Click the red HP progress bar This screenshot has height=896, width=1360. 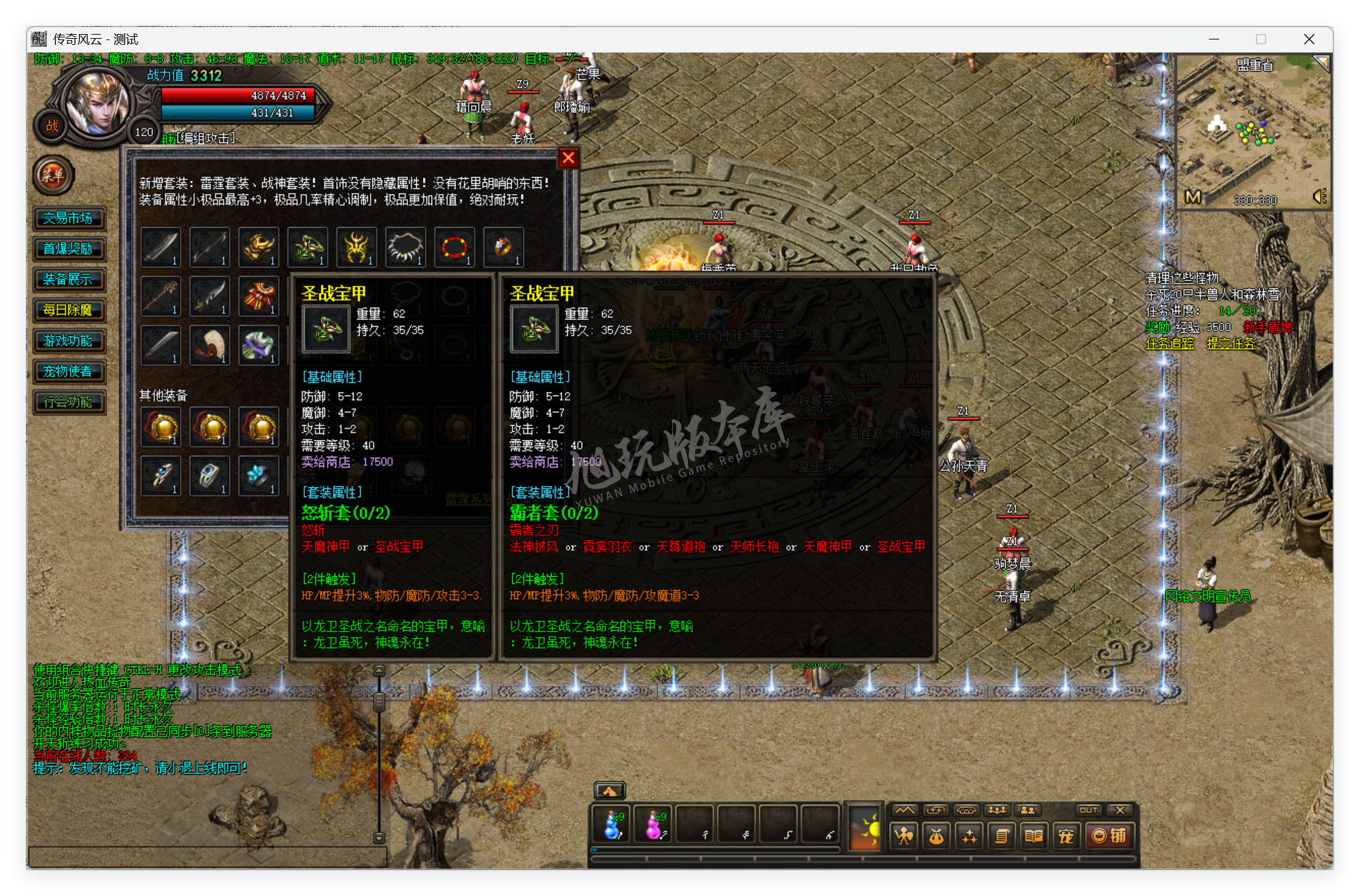coord(238,95)
